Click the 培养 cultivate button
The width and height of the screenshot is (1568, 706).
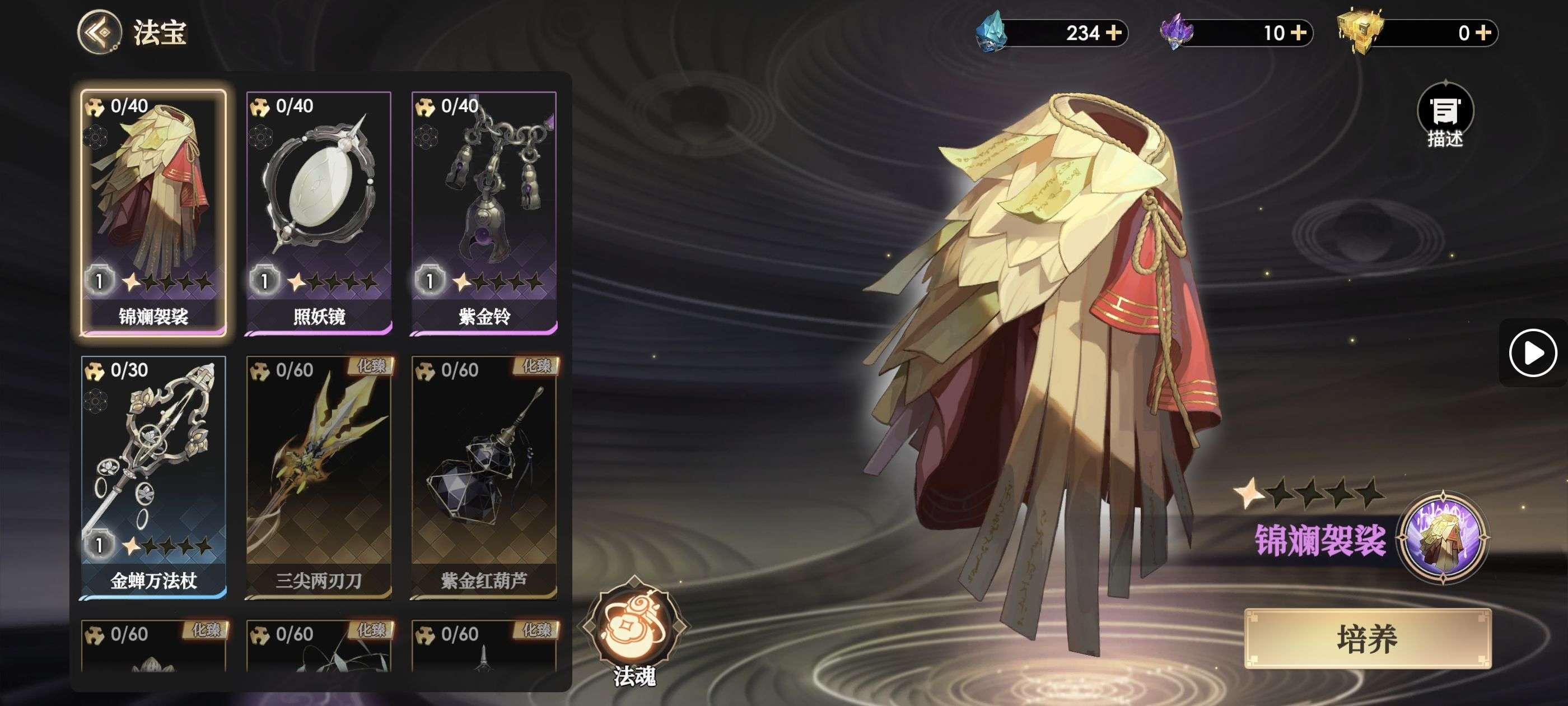click(1367, 639)
